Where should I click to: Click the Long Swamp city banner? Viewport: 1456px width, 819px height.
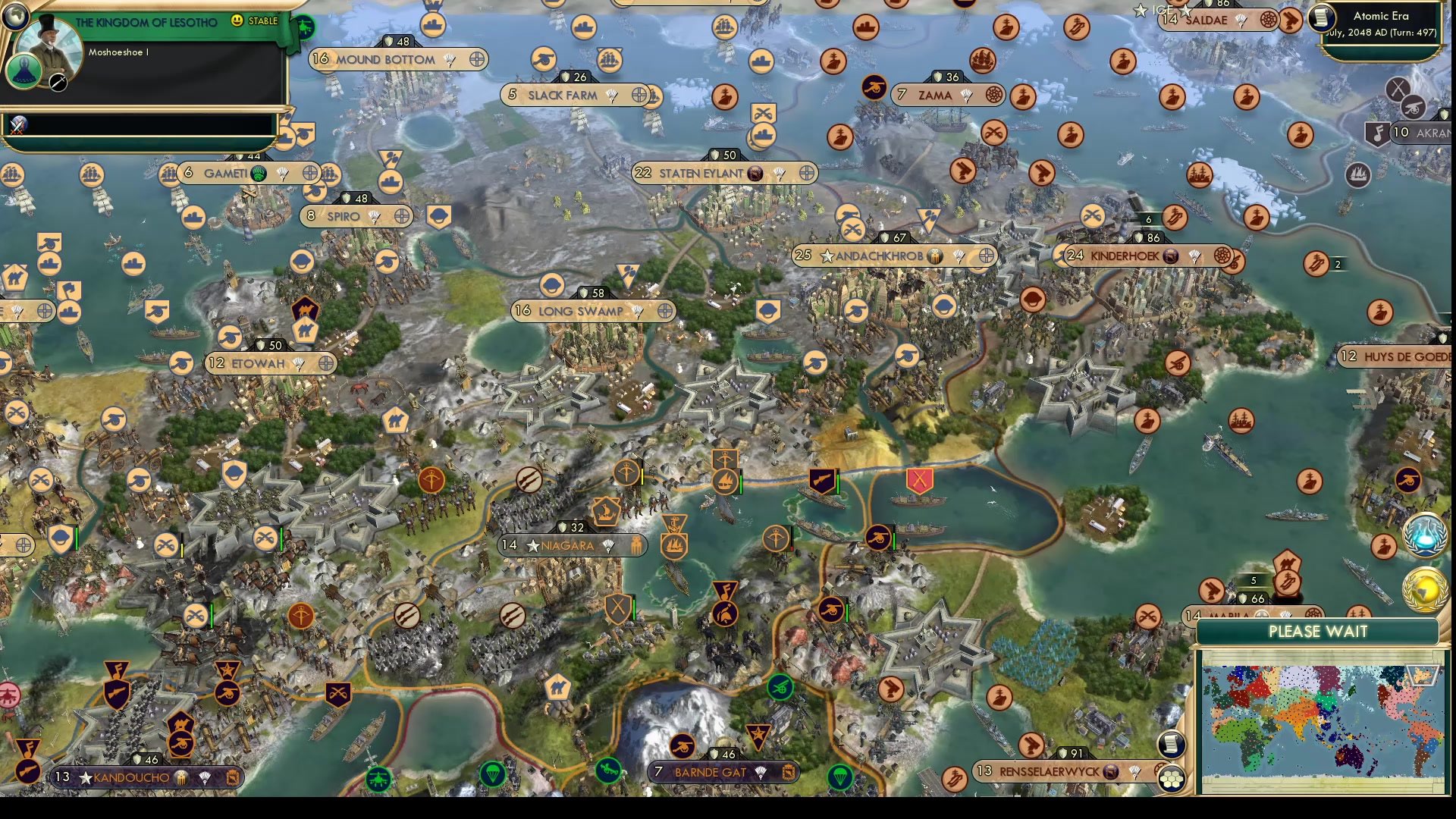pos(580,311)
